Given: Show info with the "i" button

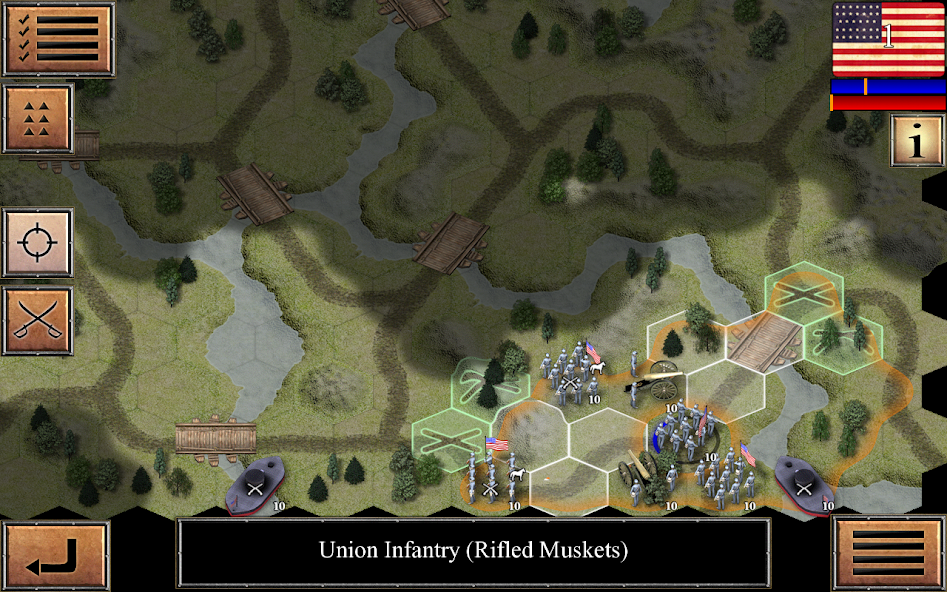Looking at the screenshot, I should point(917,140).
